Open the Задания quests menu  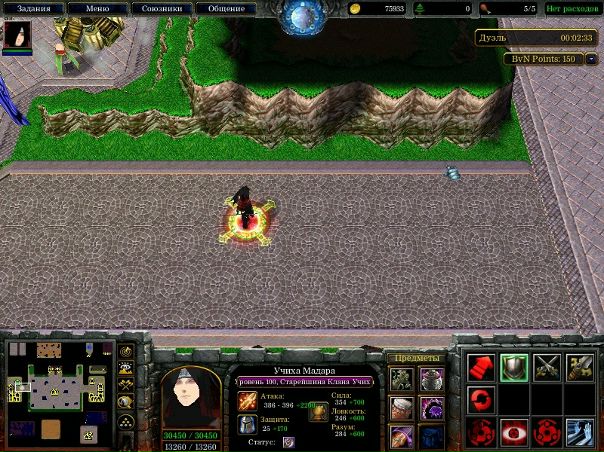click(x=34, y=9)
